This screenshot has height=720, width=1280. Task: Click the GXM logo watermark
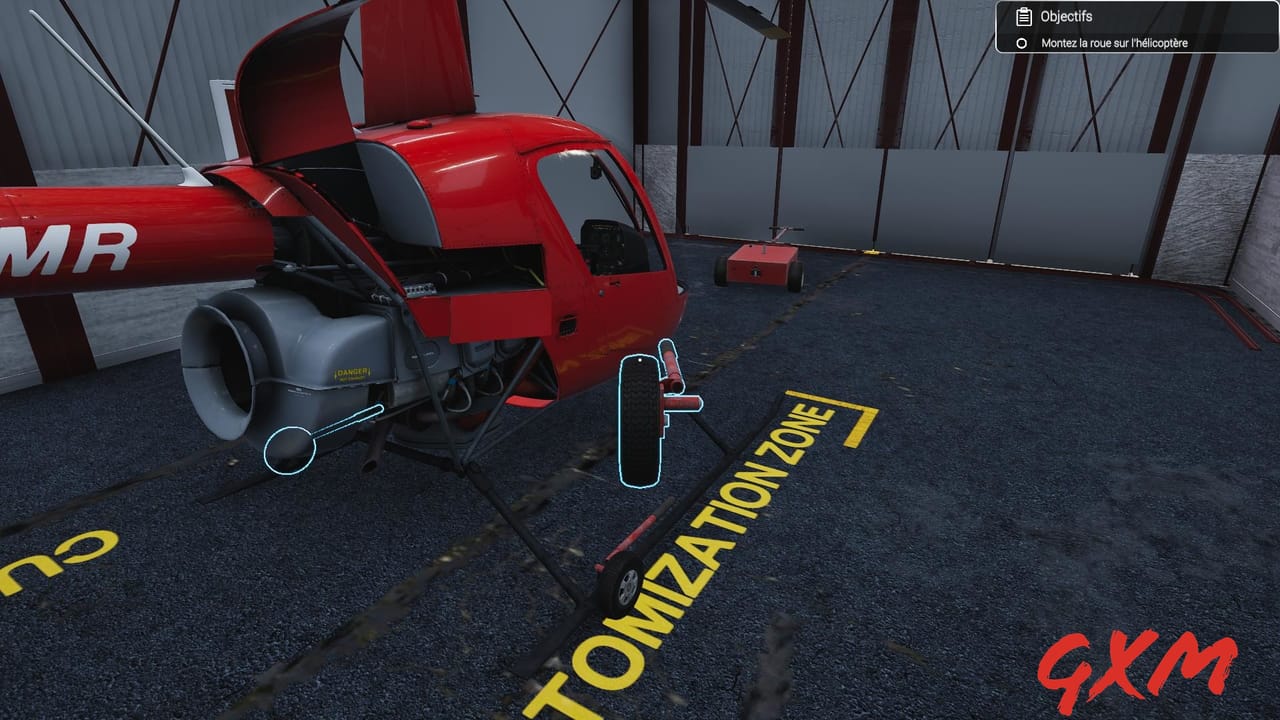1140,665
